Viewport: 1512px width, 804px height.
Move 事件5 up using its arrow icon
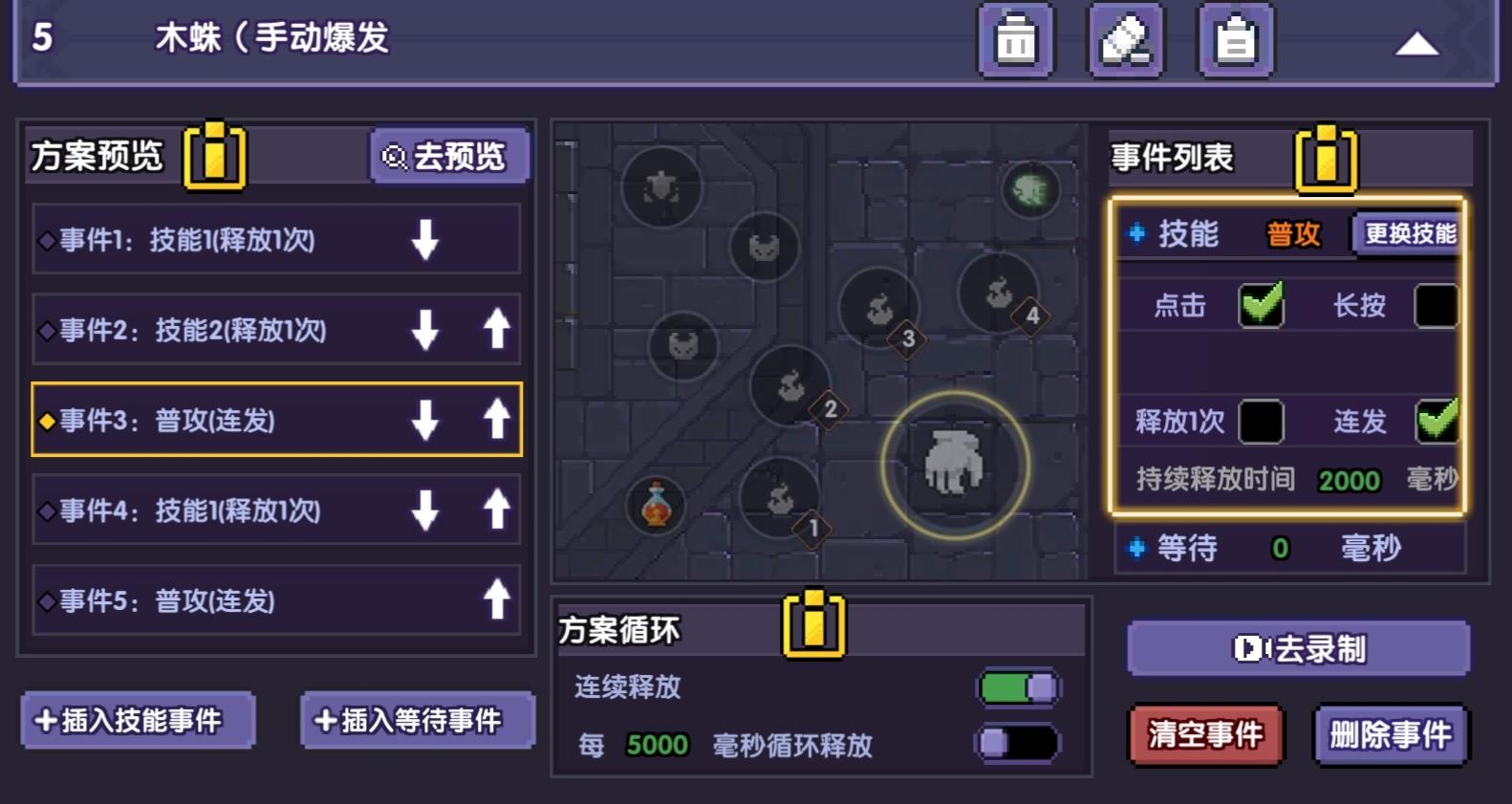pyautogui.click(x=494, y=601)
